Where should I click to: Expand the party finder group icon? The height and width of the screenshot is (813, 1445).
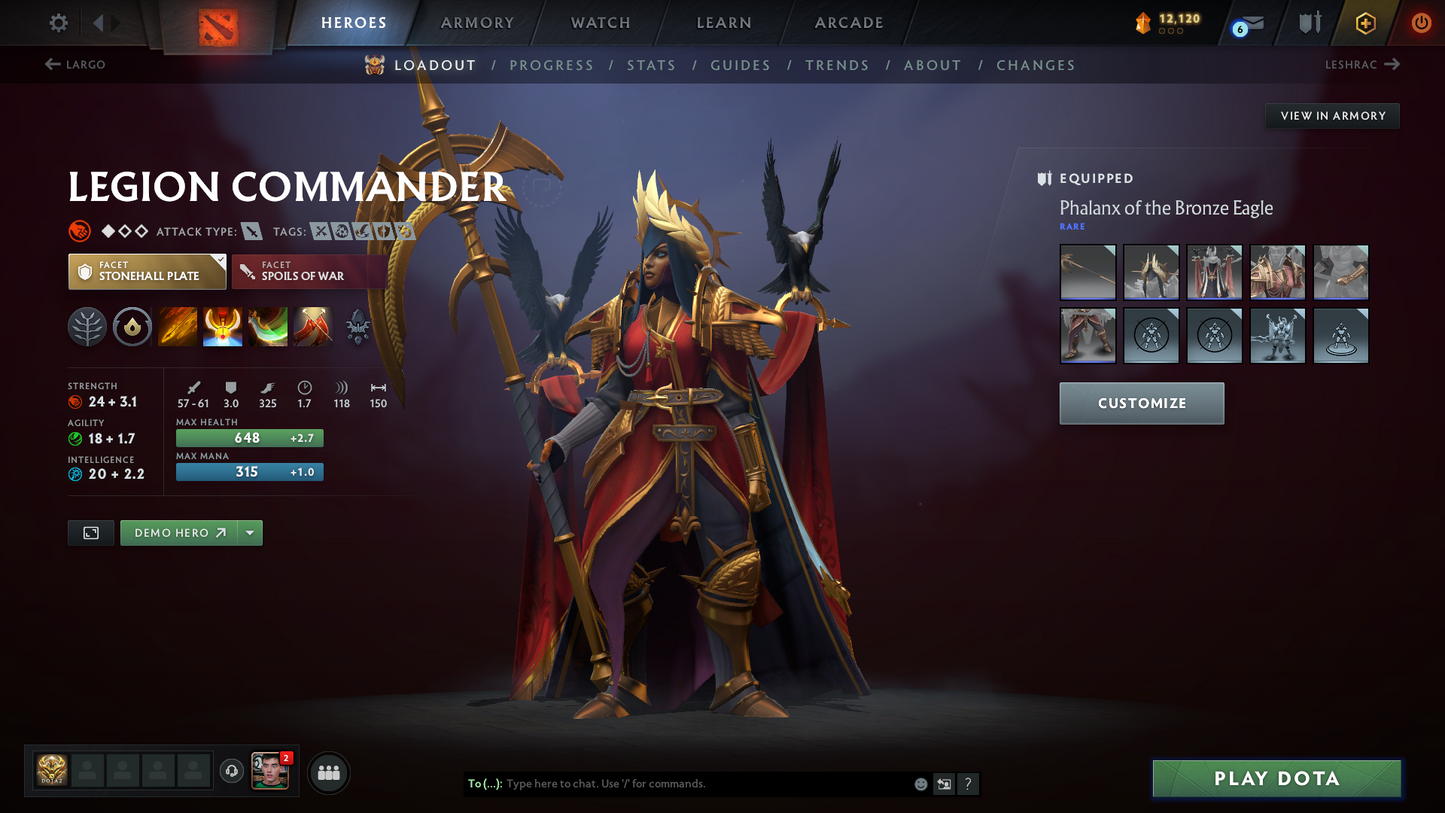pyautogui.click(x=328, y=772)
